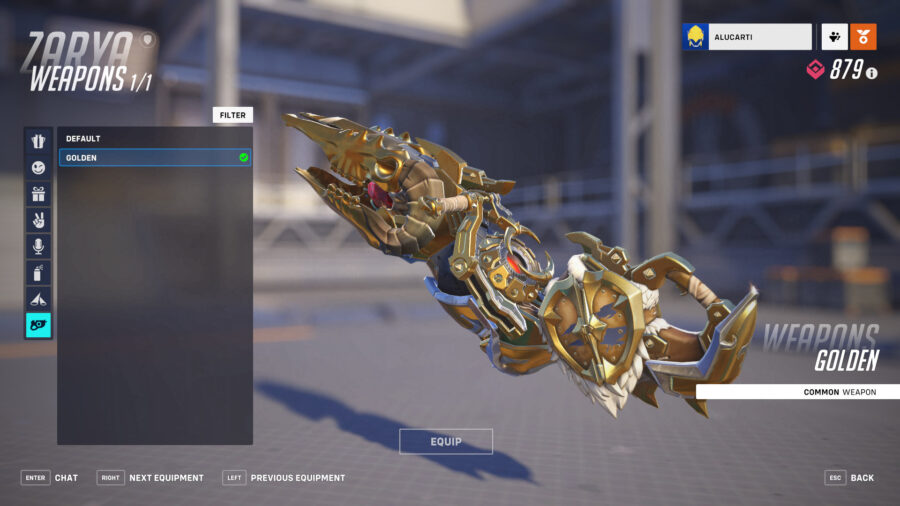Show currency info next to 879
The image size is (900, 506).
coord(872,73)
